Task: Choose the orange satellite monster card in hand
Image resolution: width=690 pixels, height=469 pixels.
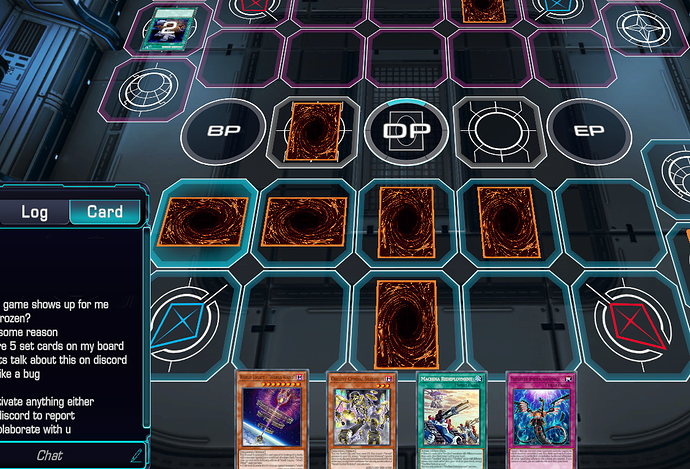Action: pyautogui.click(x=272, y=420)
